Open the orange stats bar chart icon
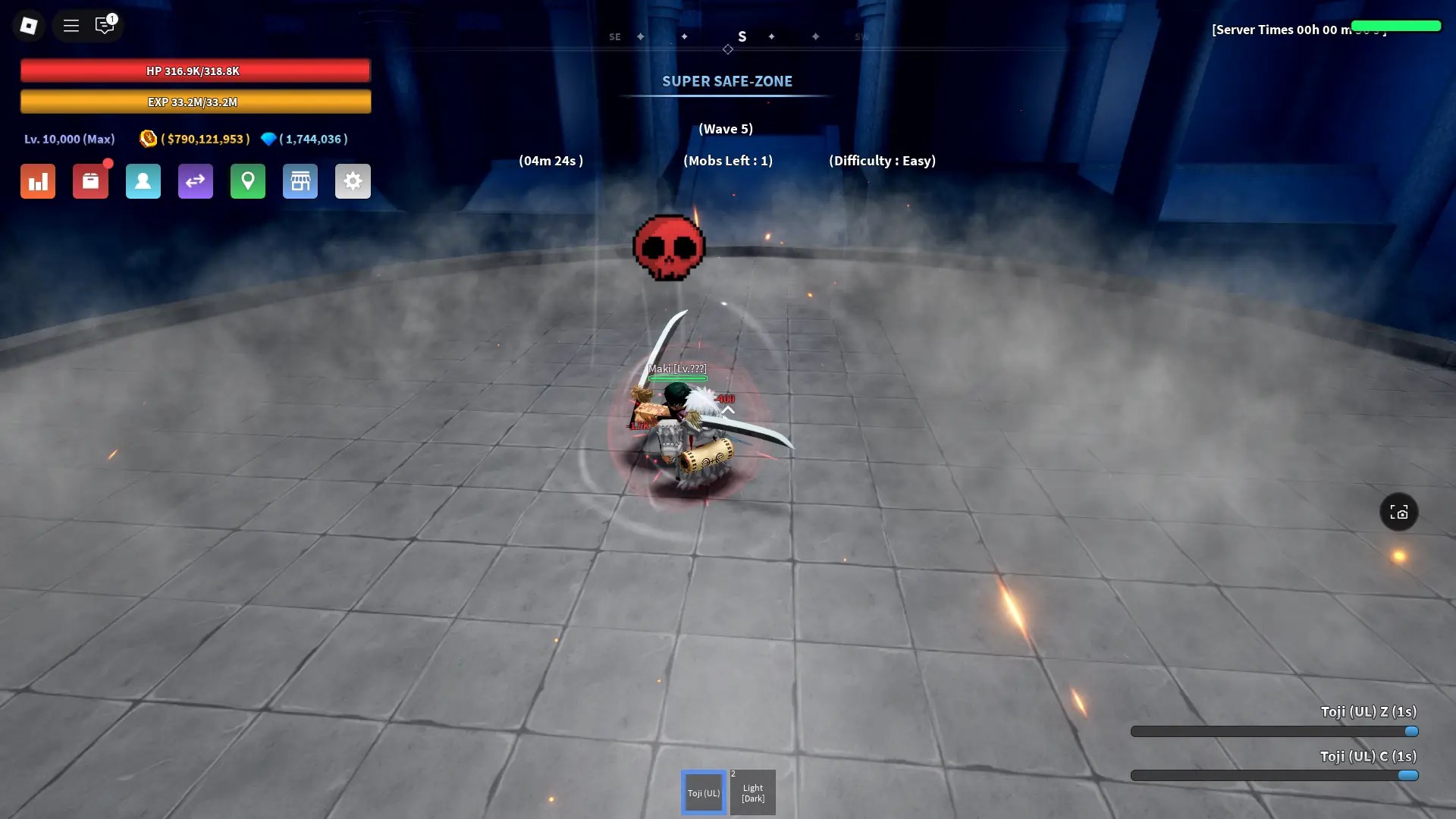This screenshot has height=819, width=1456. (37, 181)
